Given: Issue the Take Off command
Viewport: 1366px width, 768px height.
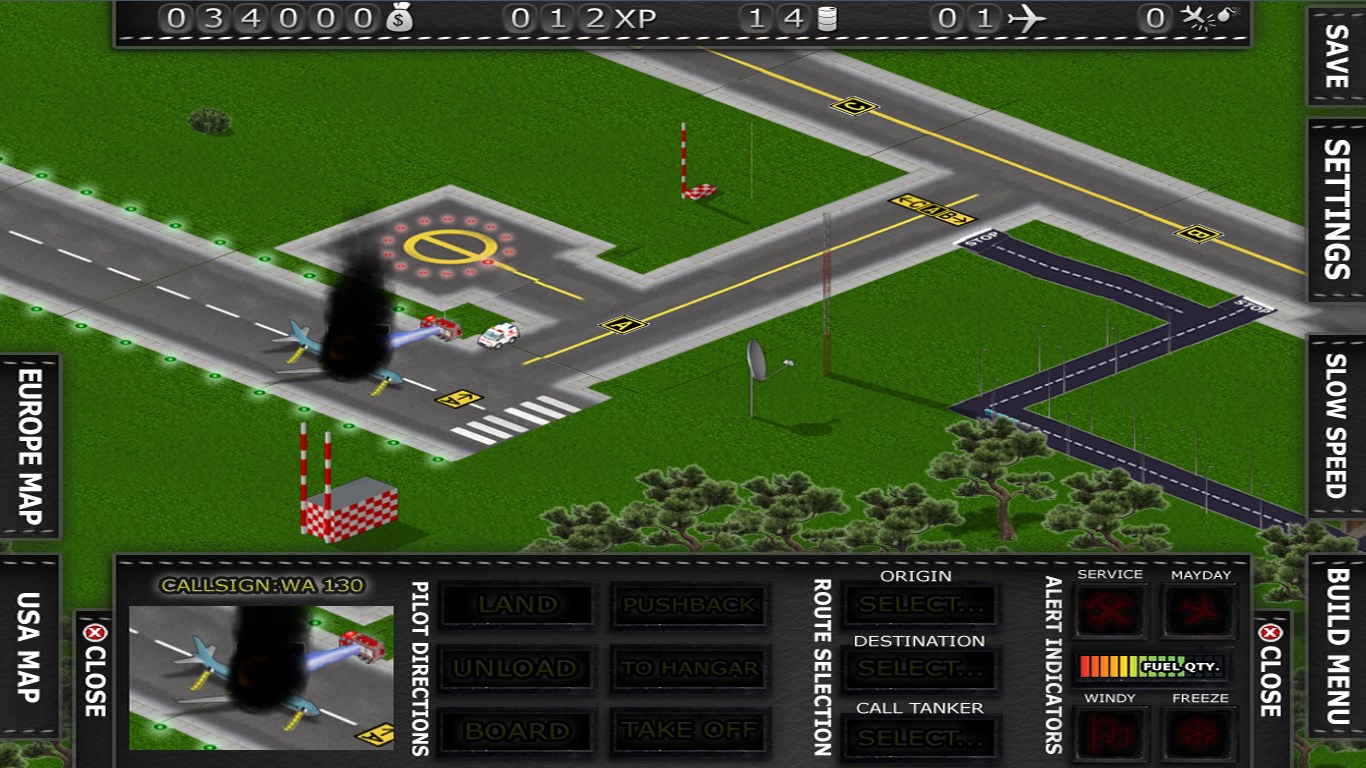Looking at the screenshot, I should (690, 731).
